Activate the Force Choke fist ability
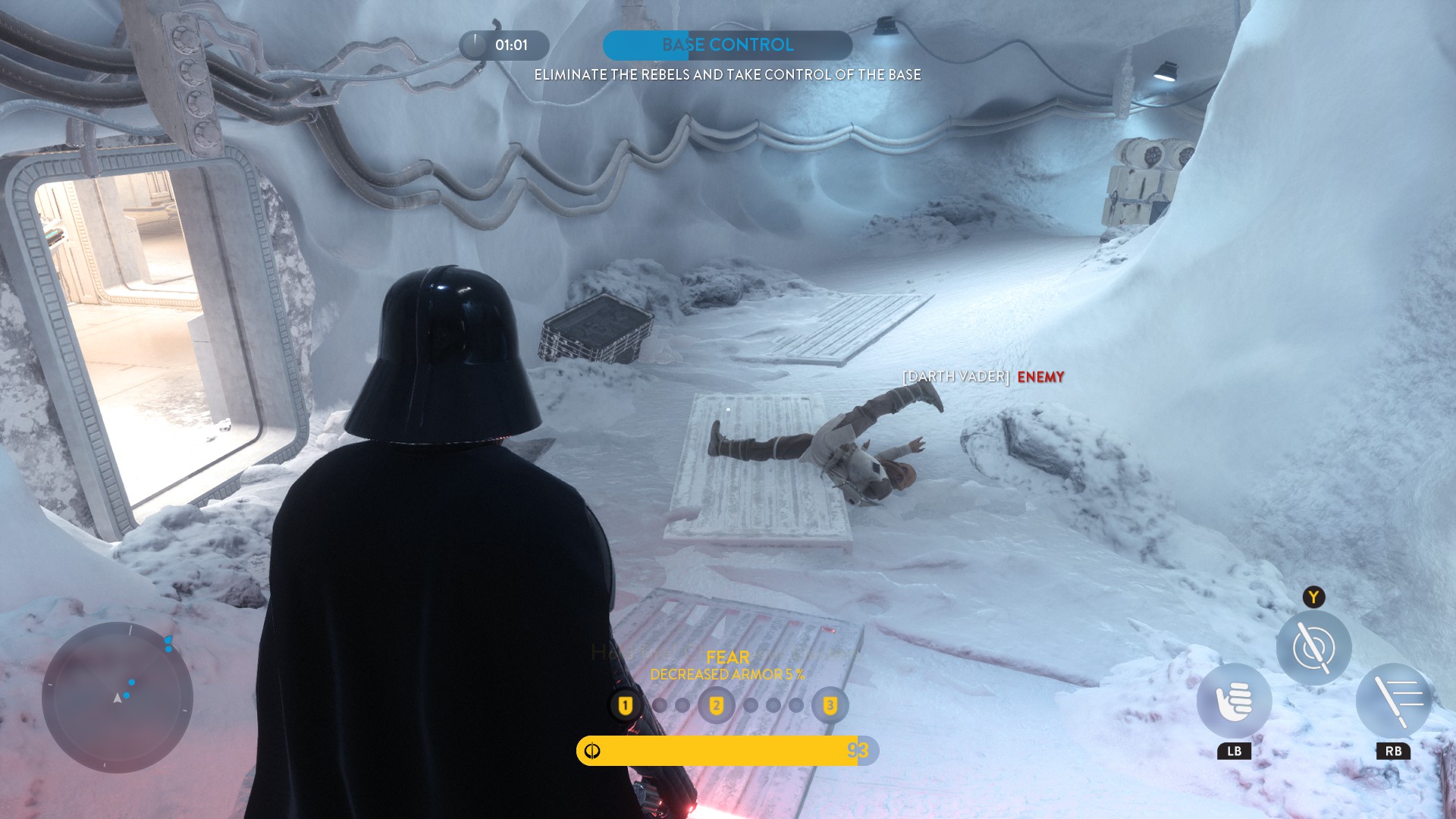 click(x=1234, y=701)
